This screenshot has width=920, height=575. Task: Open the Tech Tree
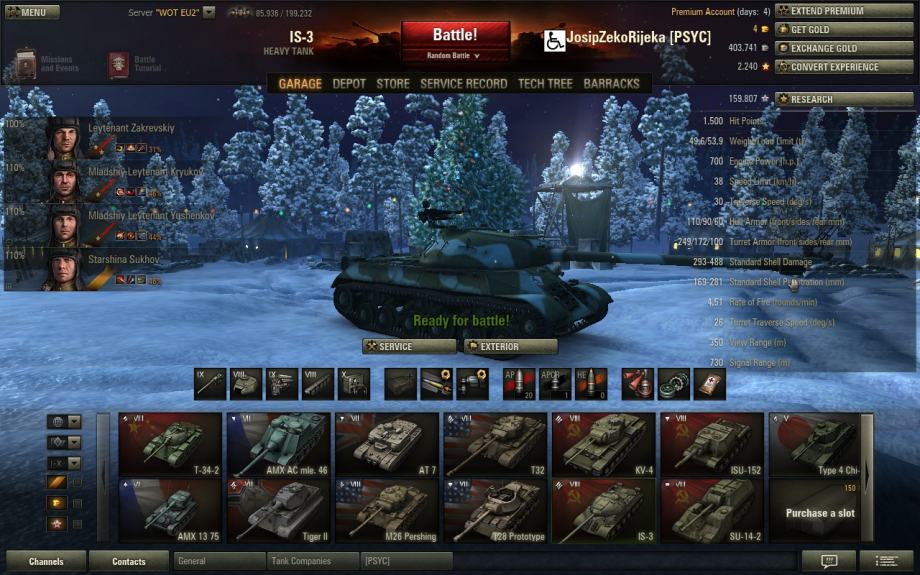545,84
